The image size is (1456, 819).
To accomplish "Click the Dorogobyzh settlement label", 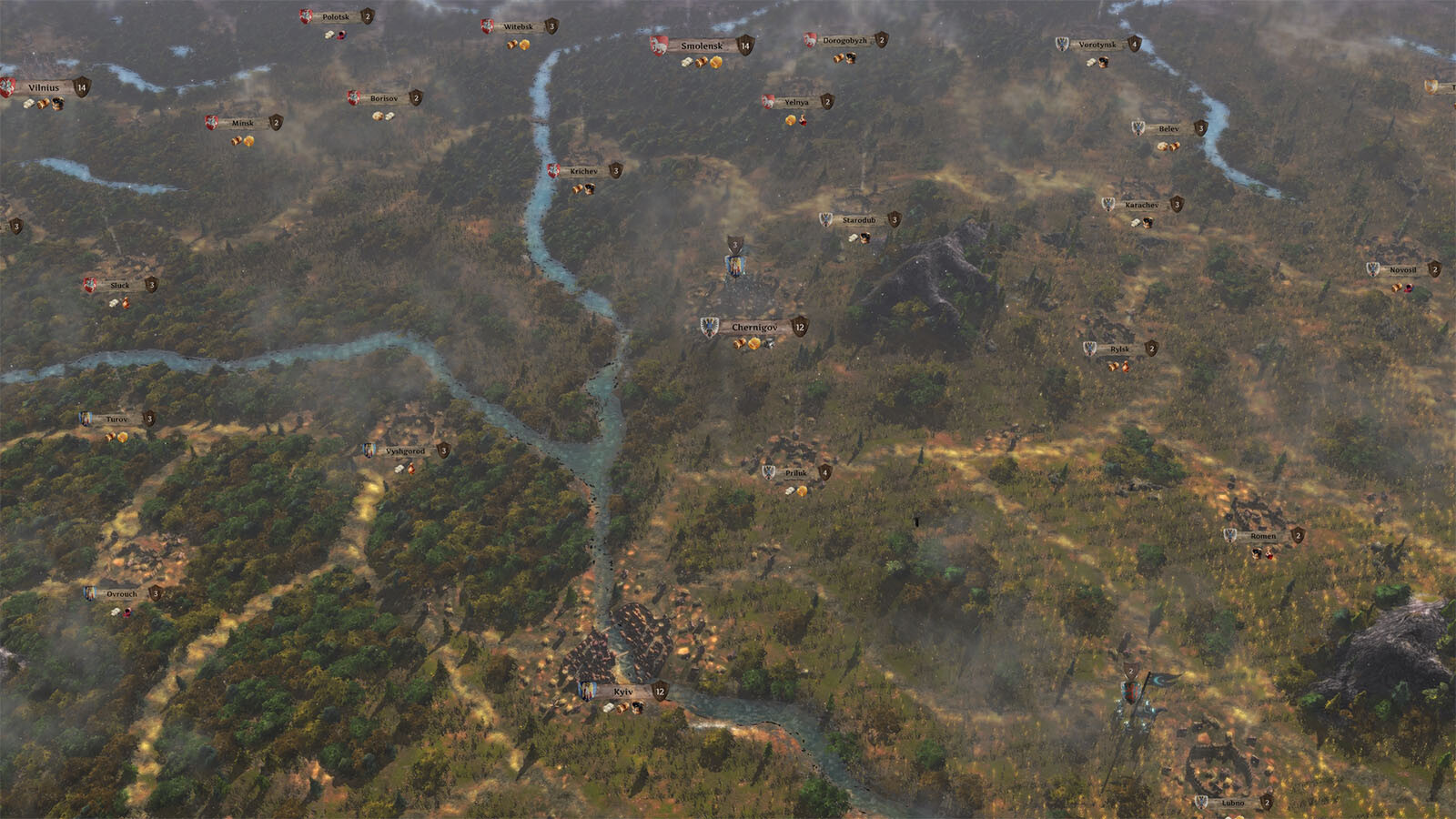I will pyautogui.click(x=844, y=41).
